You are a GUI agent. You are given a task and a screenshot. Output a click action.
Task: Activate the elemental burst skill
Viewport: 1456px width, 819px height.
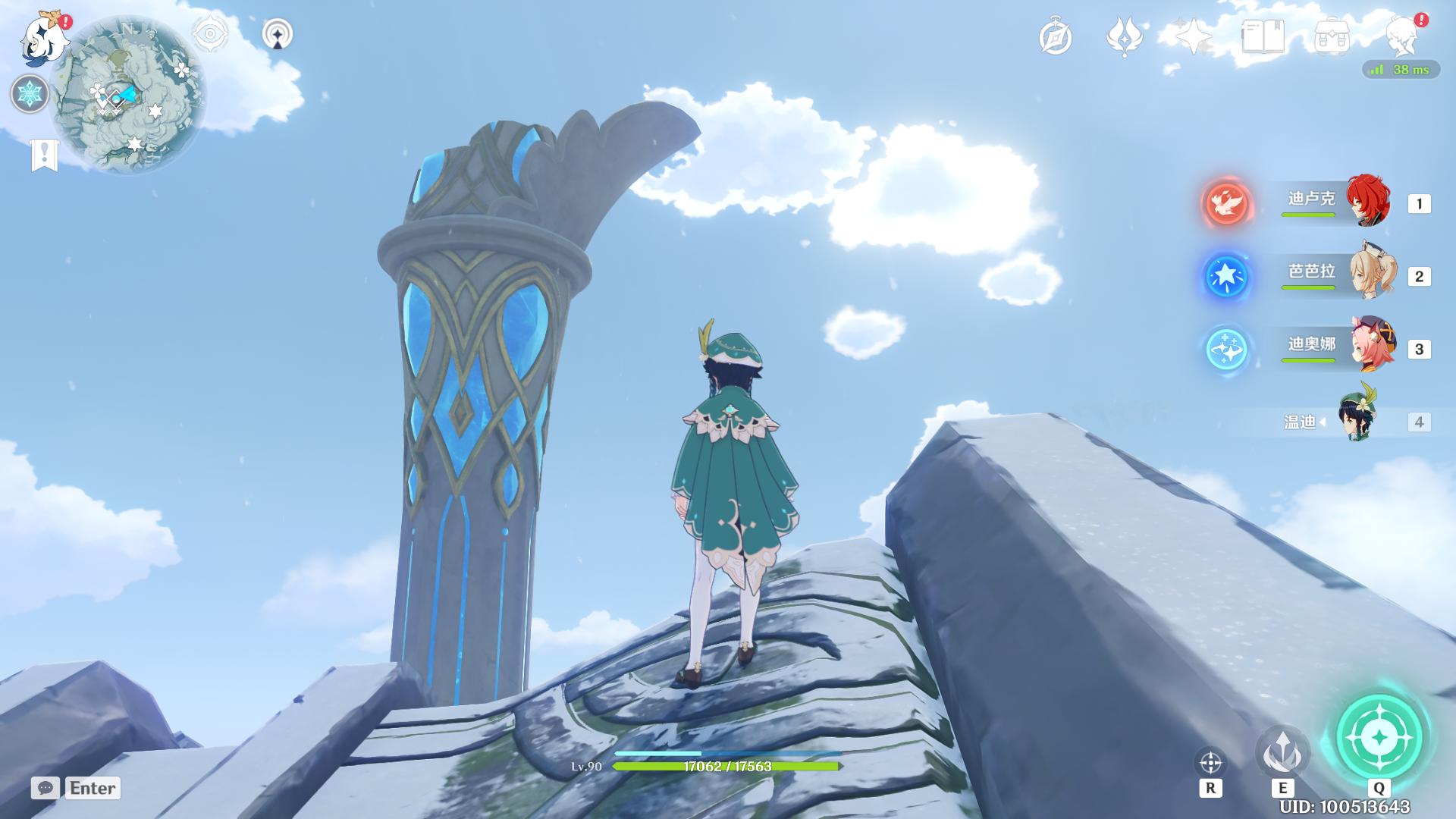click(1379, 737)
